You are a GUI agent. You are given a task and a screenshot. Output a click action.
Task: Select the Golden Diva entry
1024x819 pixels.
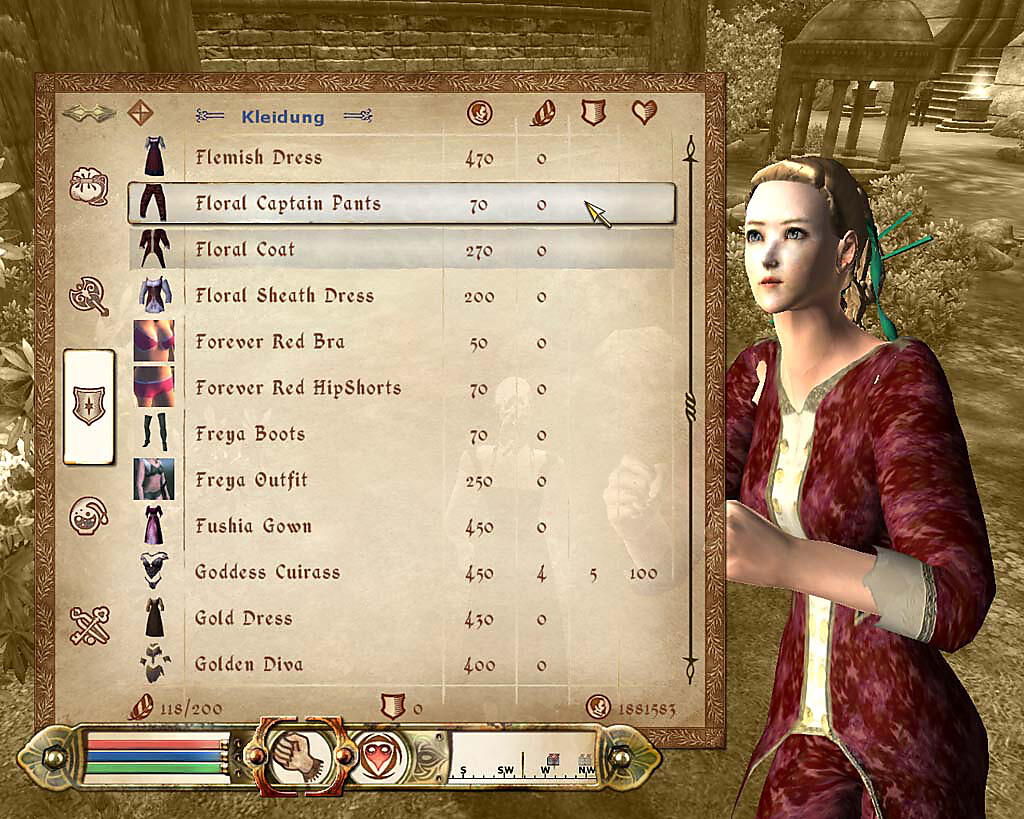point(248,664)
